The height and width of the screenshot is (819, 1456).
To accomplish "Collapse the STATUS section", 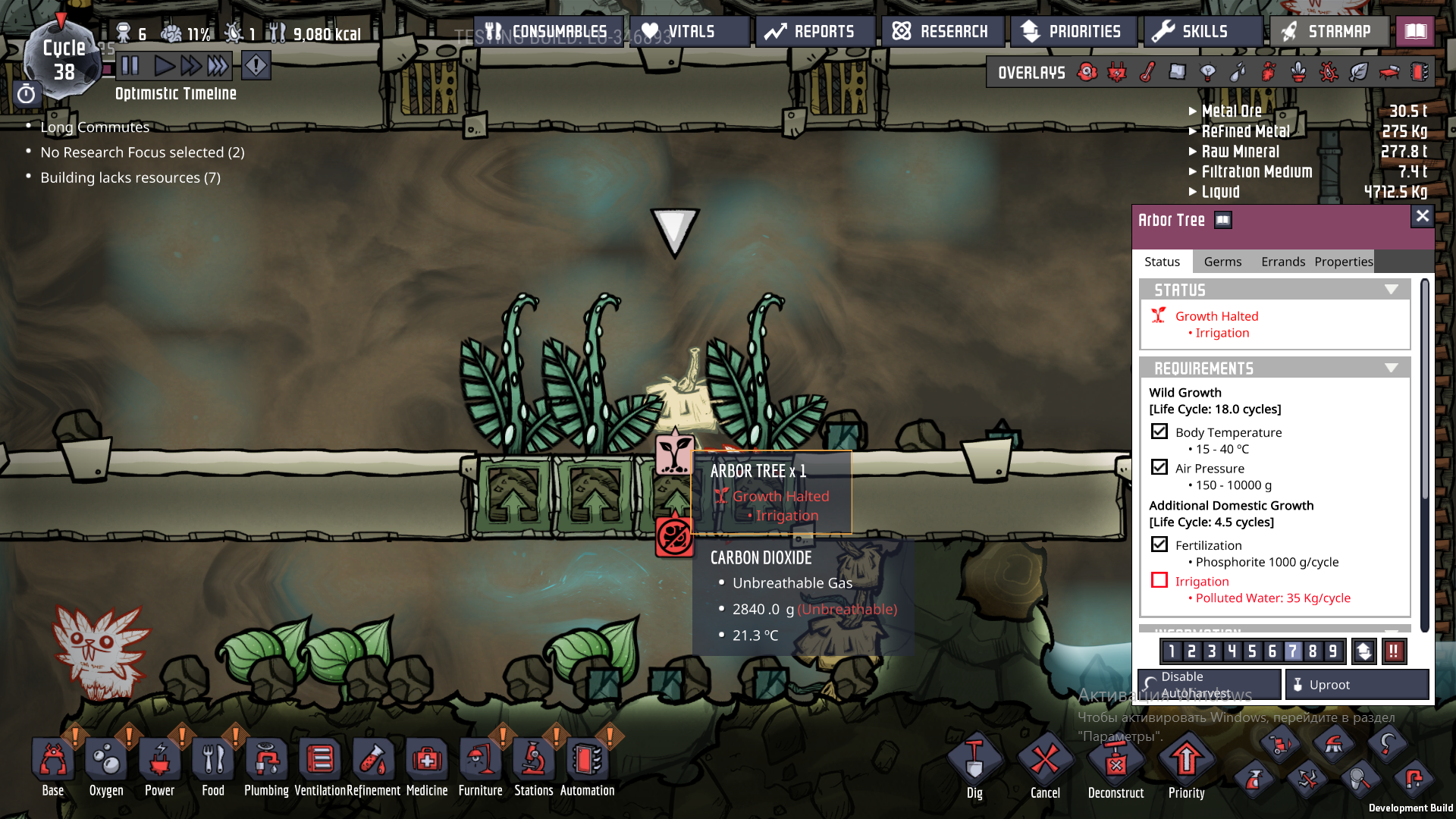I will pyautogui.click(x=1392, y=289).
